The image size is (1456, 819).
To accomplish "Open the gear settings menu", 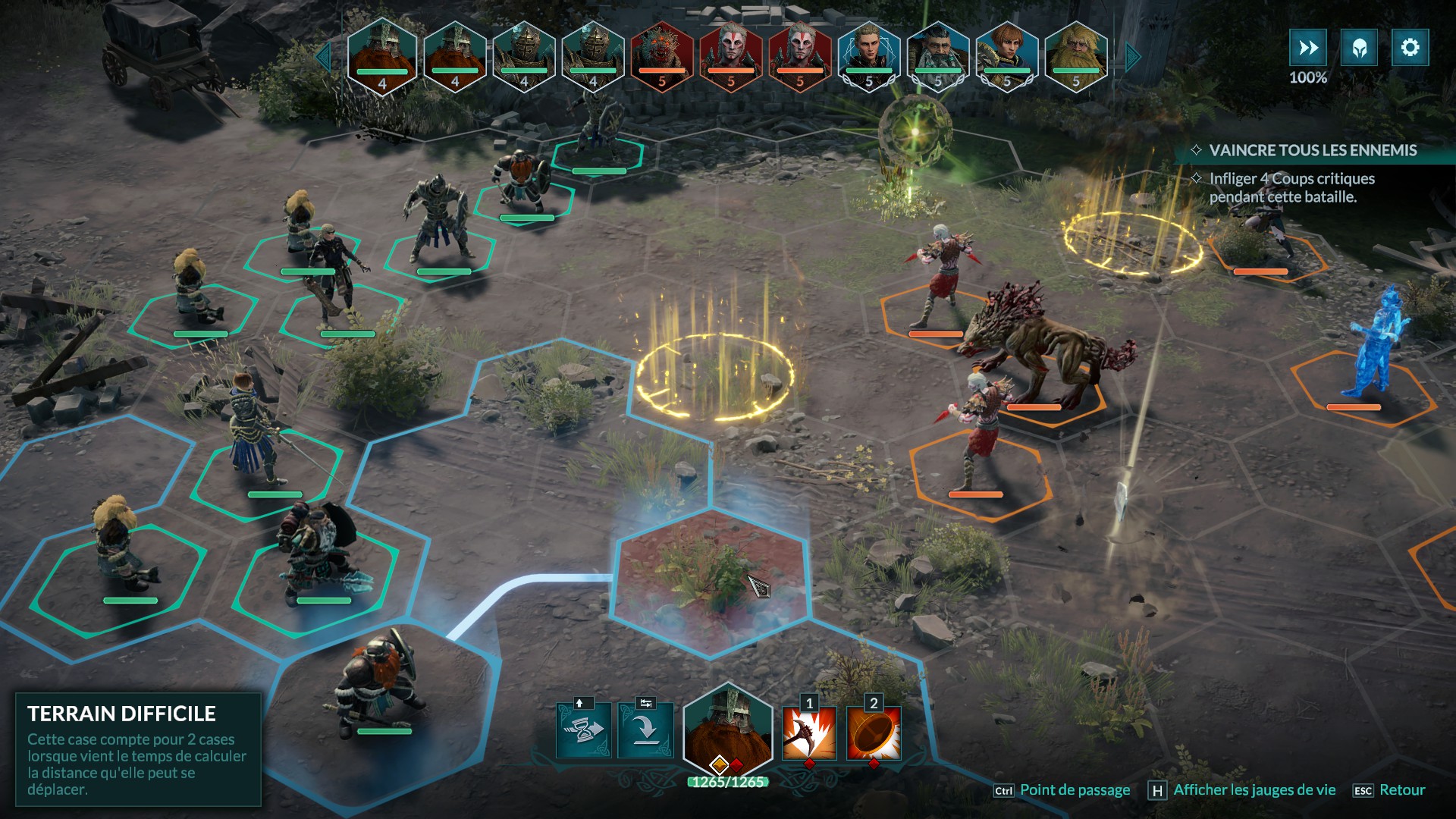I will 1410,48.
